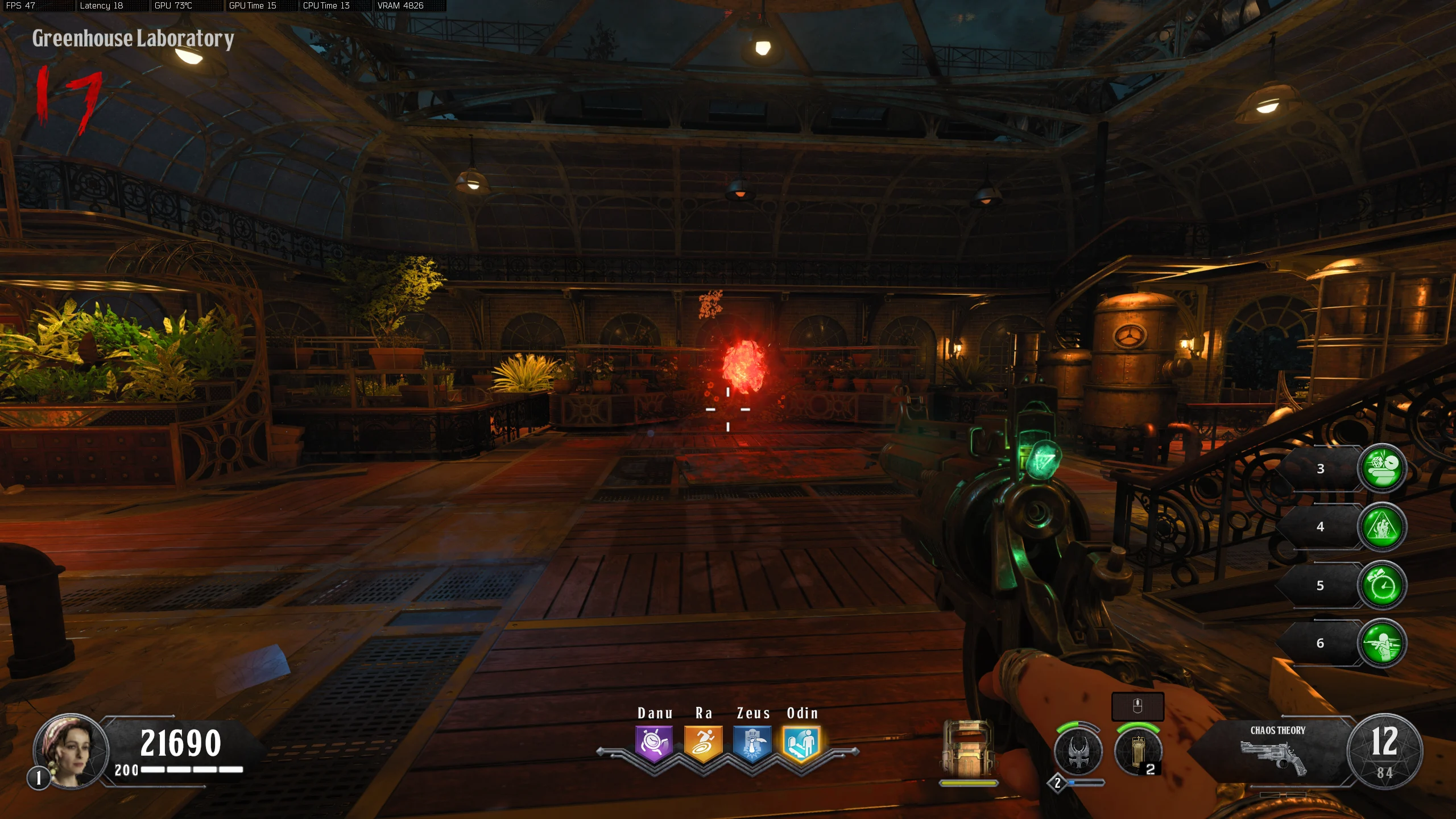This screenshot has width=1456, height=819.
Task: Select the purple Danu perk icon
Action: (x=654, y=743)
